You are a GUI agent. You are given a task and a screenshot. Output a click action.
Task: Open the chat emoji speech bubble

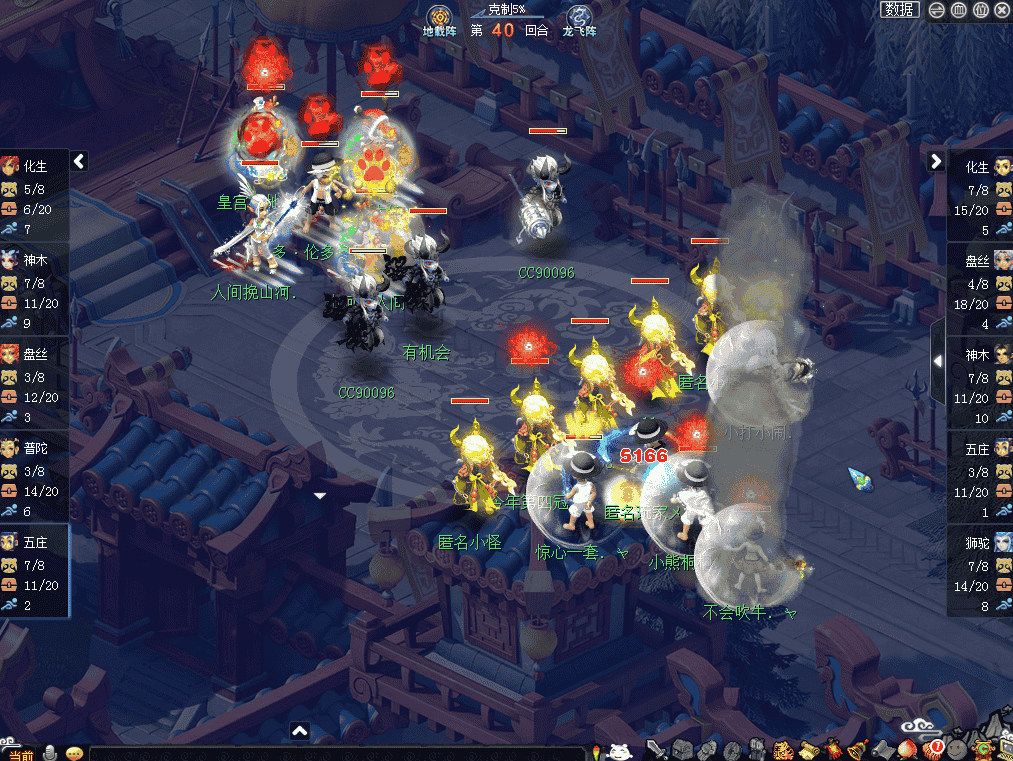[73, 753]
